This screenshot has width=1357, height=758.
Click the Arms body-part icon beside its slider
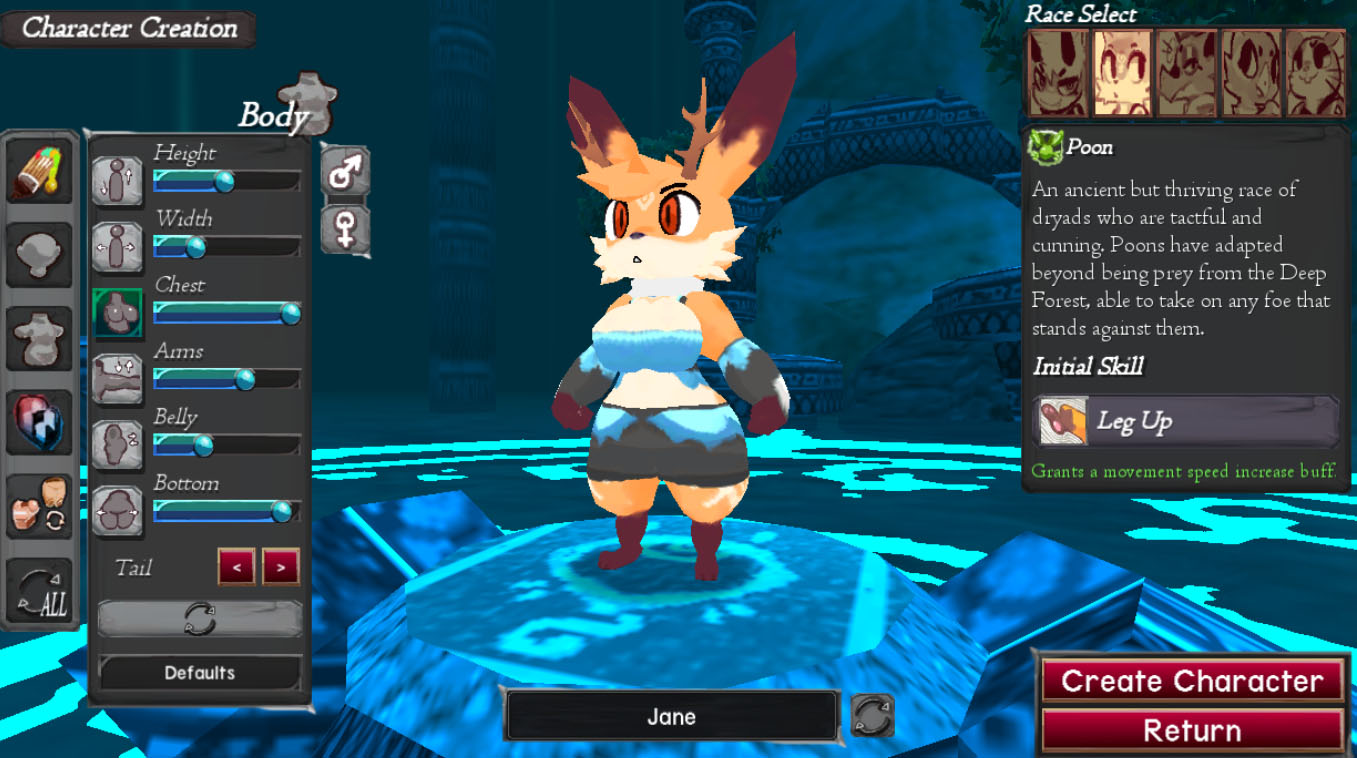[x=117, y=379]
